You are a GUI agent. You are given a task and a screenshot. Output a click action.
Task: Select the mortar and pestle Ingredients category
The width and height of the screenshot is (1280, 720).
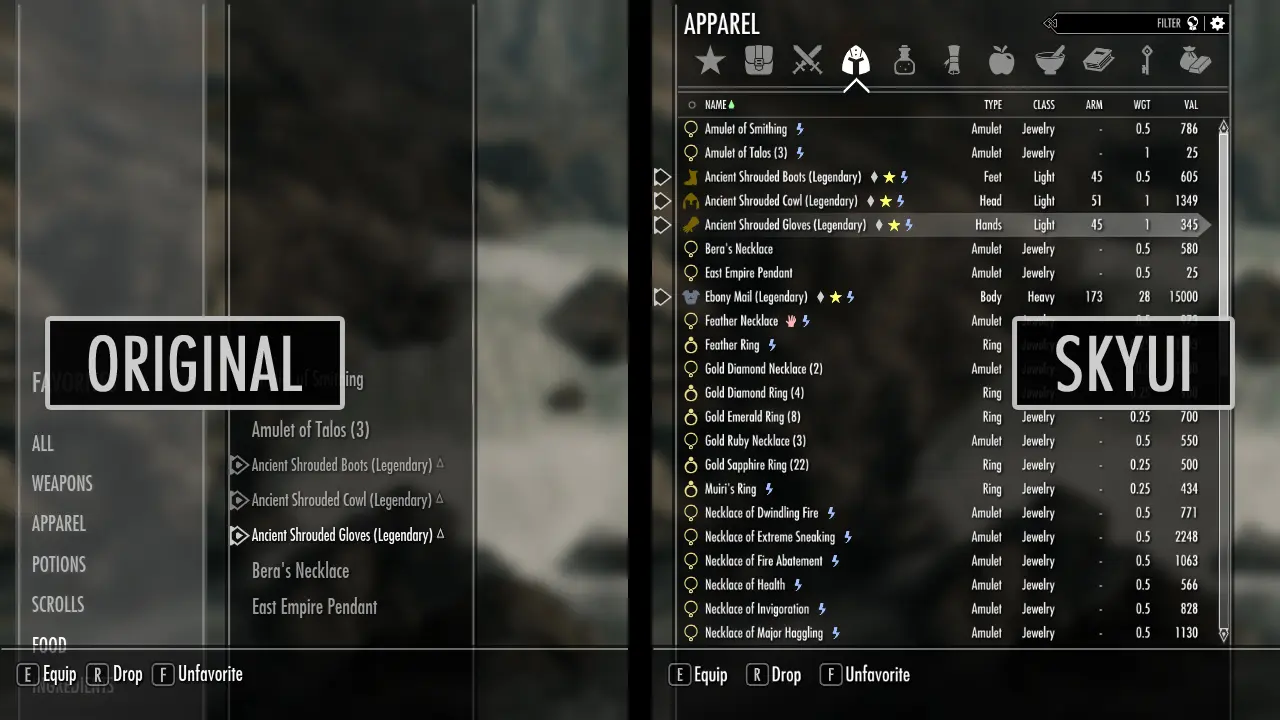click(1049, 60)
